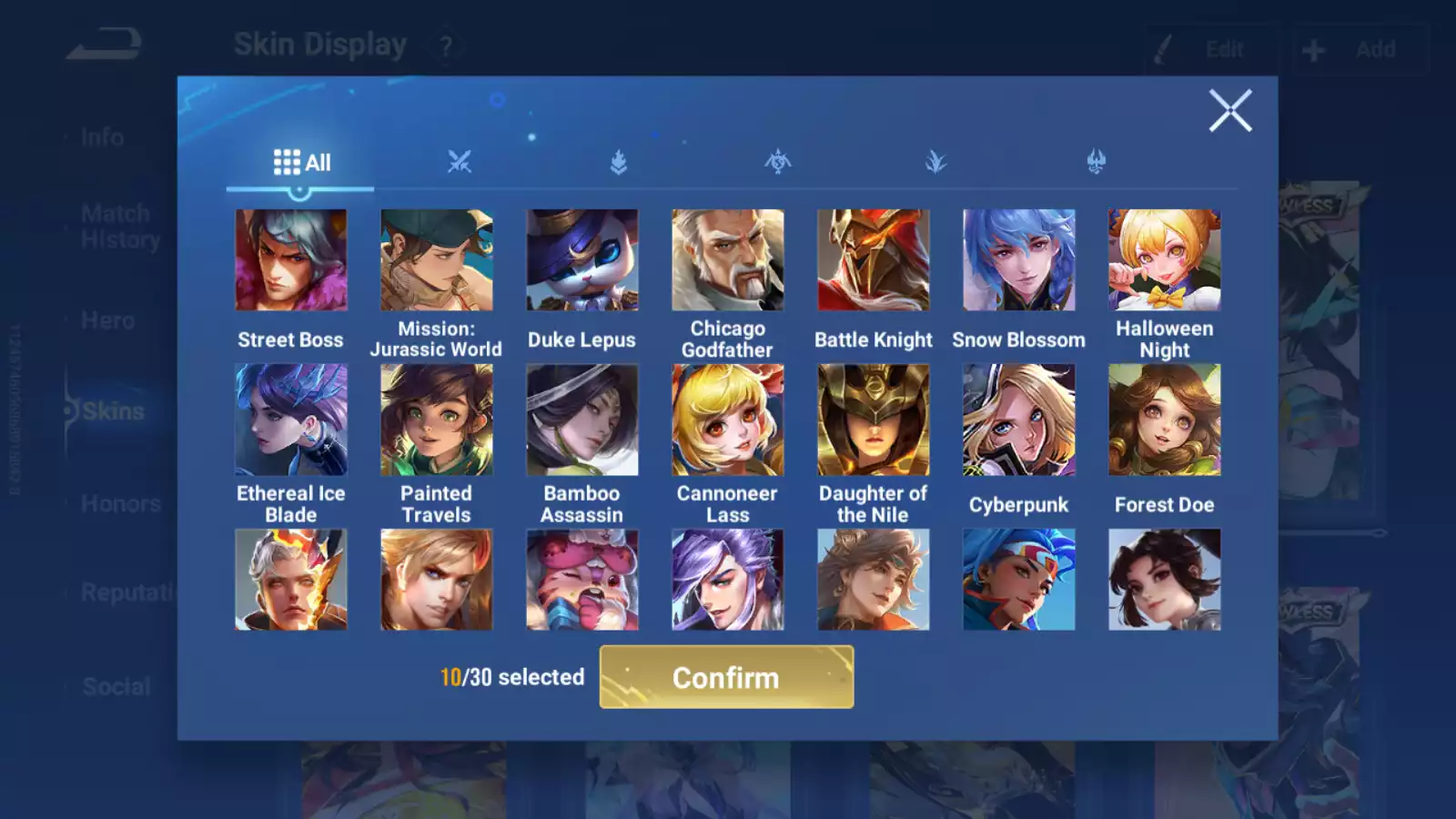Switch to the All skins tab
Viewport: 1456px width, 819px height.
(301, 163)
